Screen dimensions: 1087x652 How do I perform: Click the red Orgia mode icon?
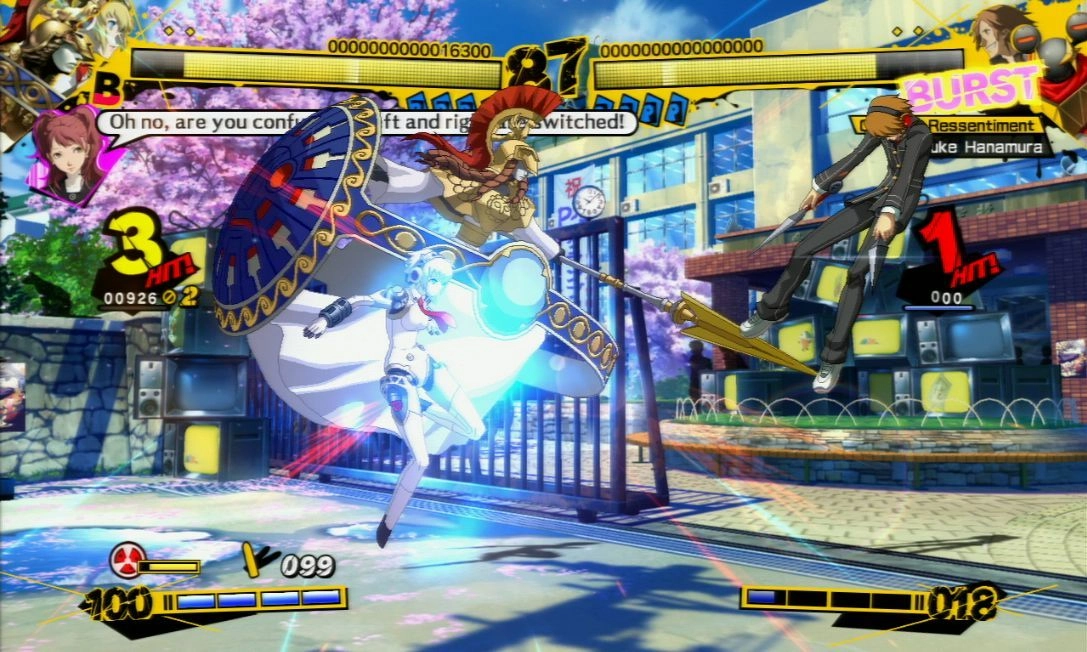pos(127,560)
